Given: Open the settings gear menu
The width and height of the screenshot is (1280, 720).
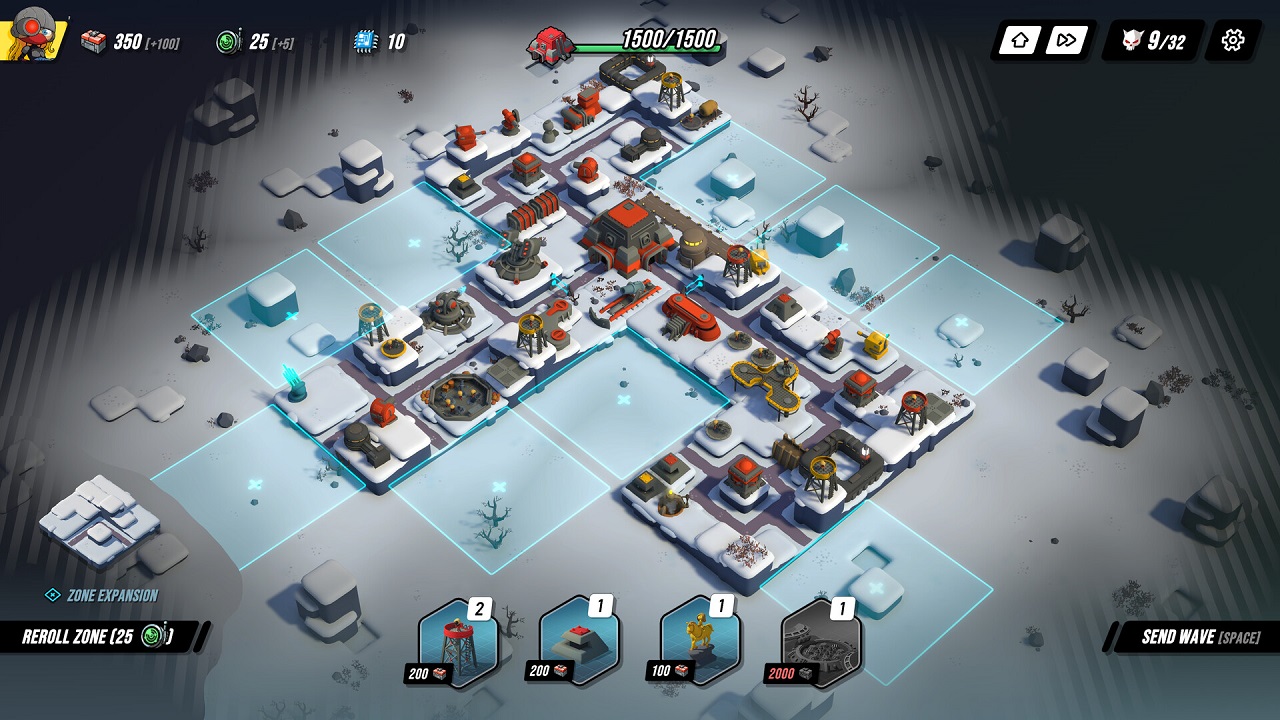Looking at the screenshot, I should coord(1232,40).
